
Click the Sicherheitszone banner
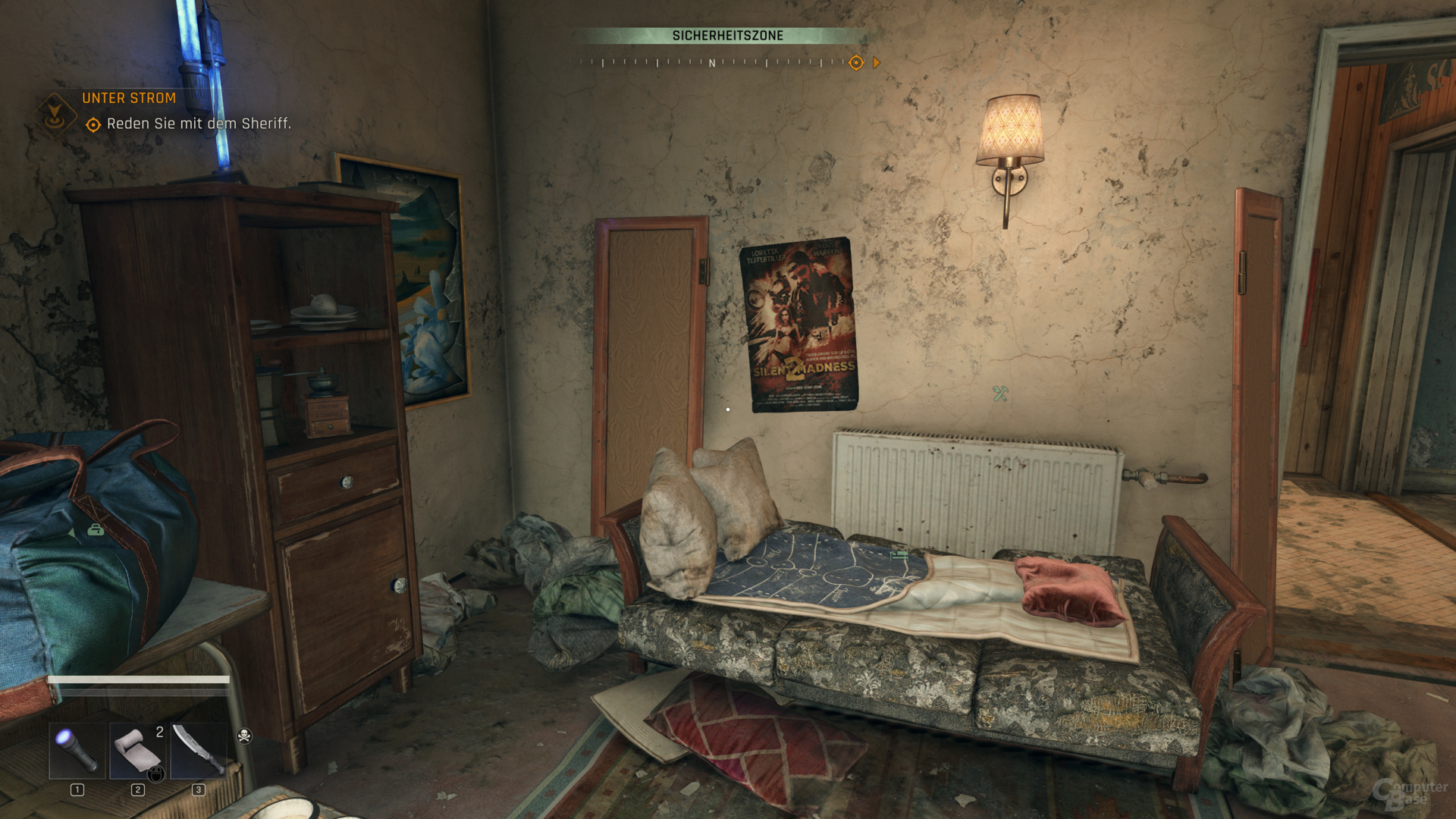click(x=727, y=36)
